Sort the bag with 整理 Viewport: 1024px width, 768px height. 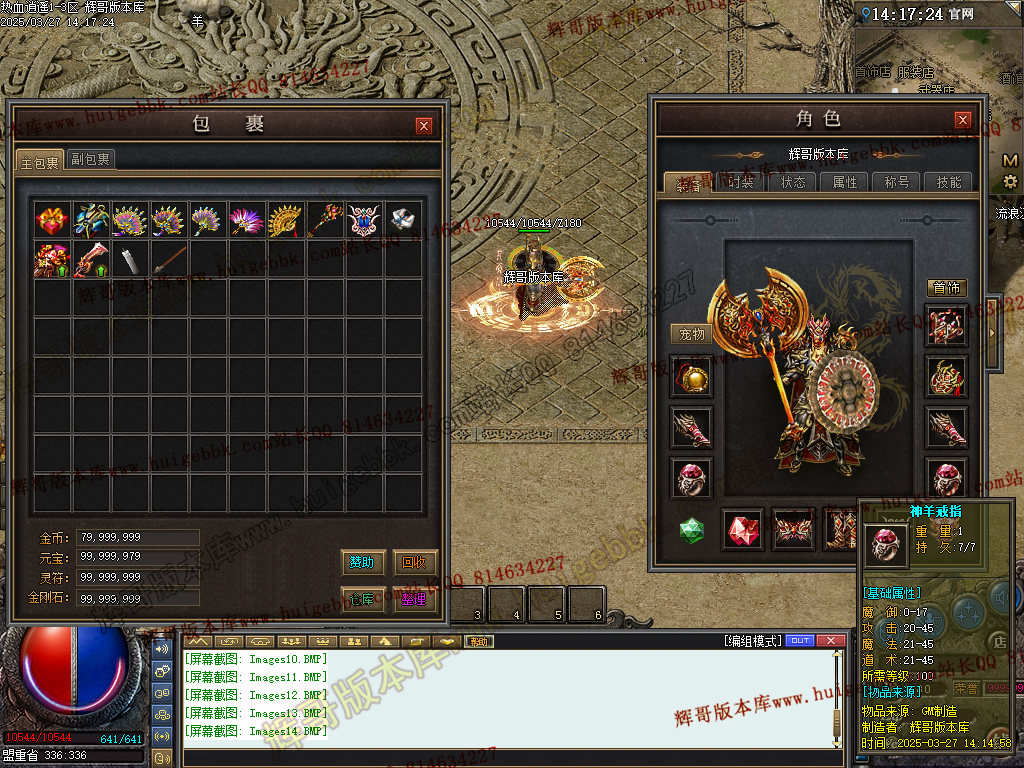[x=415, y=599]
